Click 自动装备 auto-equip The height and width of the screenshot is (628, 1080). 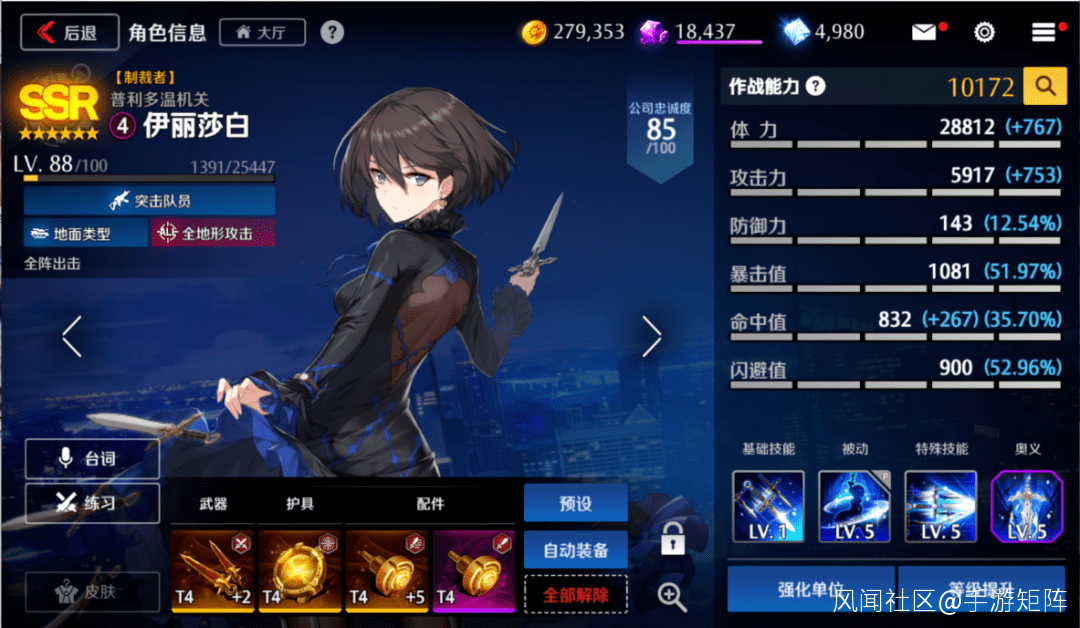pos(575,549)
